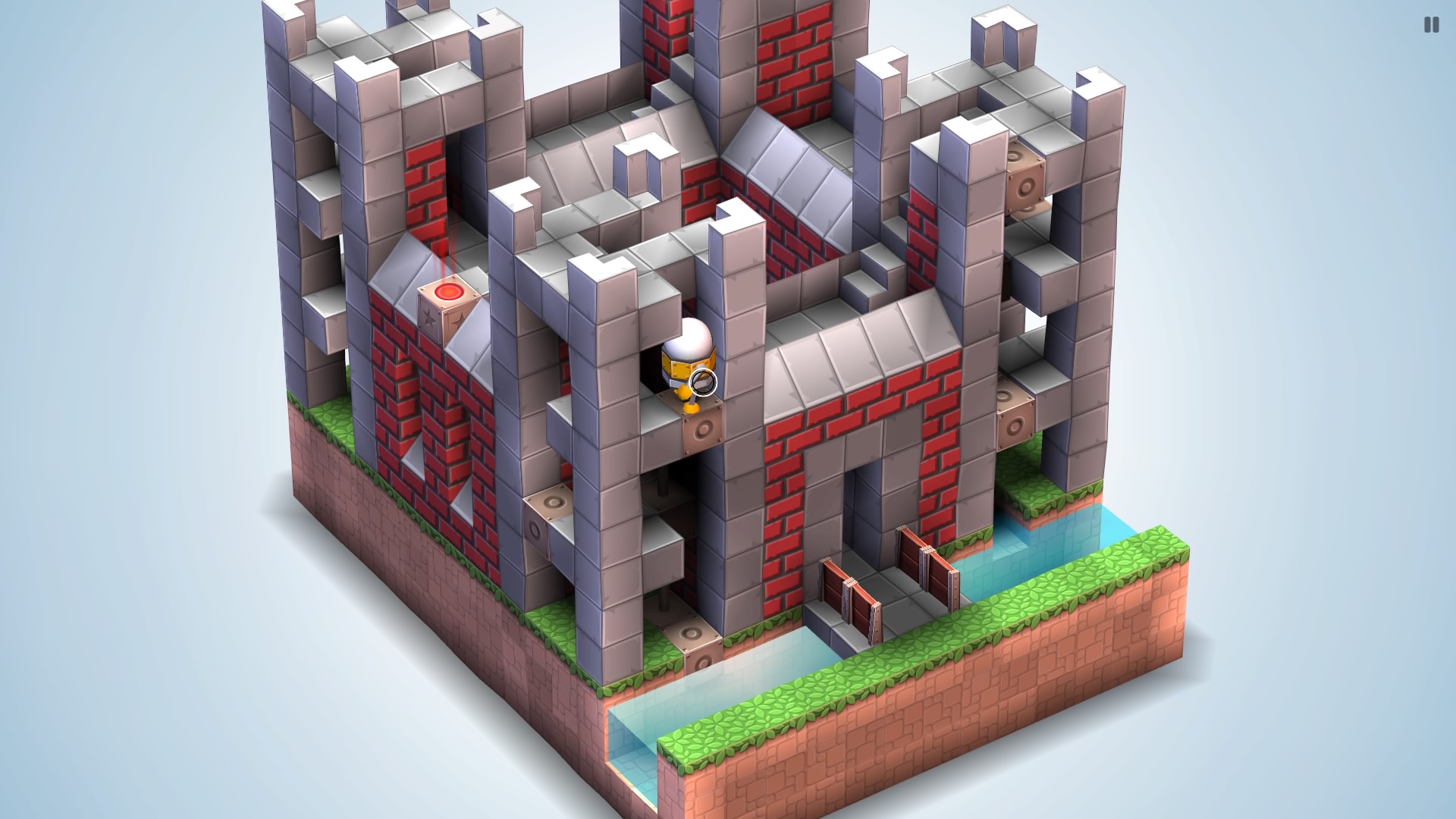This screenshot has height=819, width=1456.
Task: Select the motor block on the left wall
Action: [553, 502]
